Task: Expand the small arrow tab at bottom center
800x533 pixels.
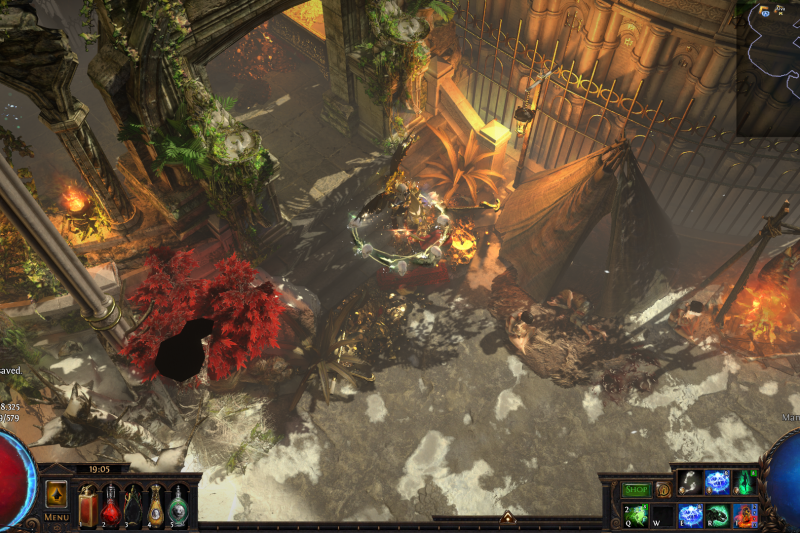Action: pyautogui.click(x=507, y=518)
